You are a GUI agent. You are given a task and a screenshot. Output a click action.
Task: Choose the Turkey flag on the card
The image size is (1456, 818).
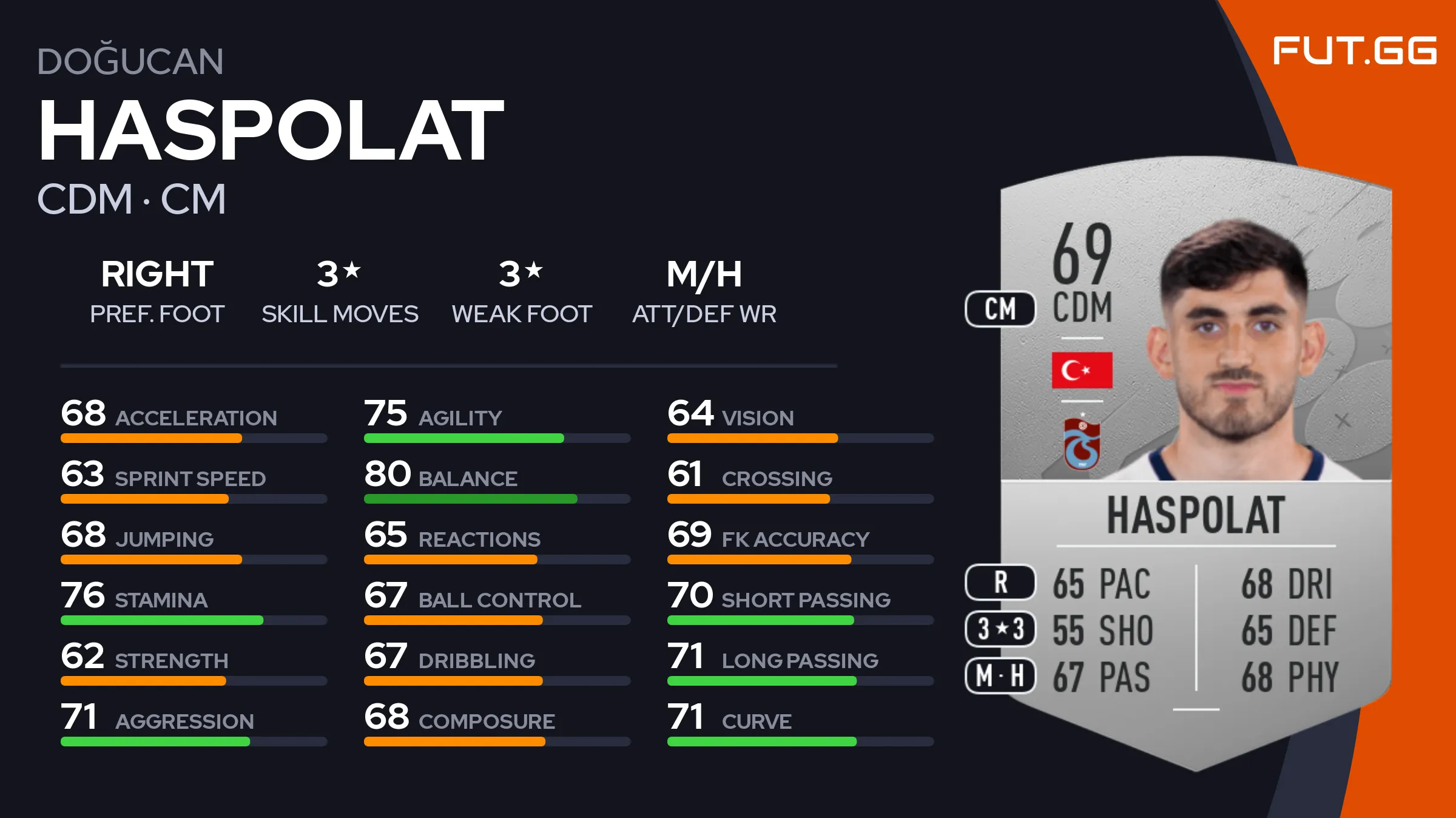pyautogui.click(x=1082, y=370)
